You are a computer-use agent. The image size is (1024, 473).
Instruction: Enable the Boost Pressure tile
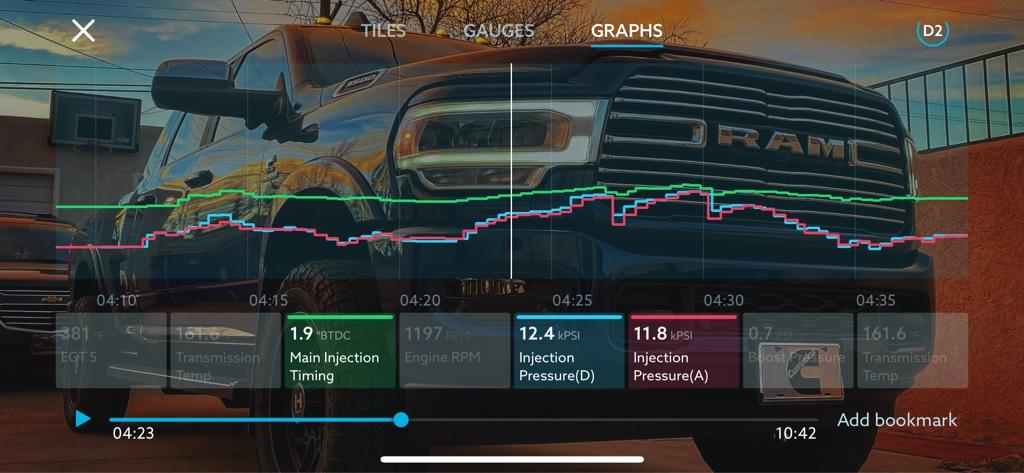pyautogui.click(x=796, y=350)
